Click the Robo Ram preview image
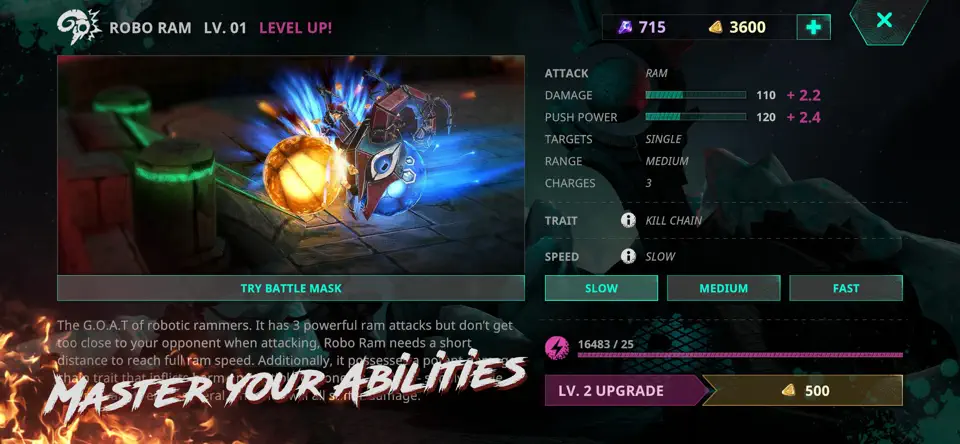 (291, 165)
